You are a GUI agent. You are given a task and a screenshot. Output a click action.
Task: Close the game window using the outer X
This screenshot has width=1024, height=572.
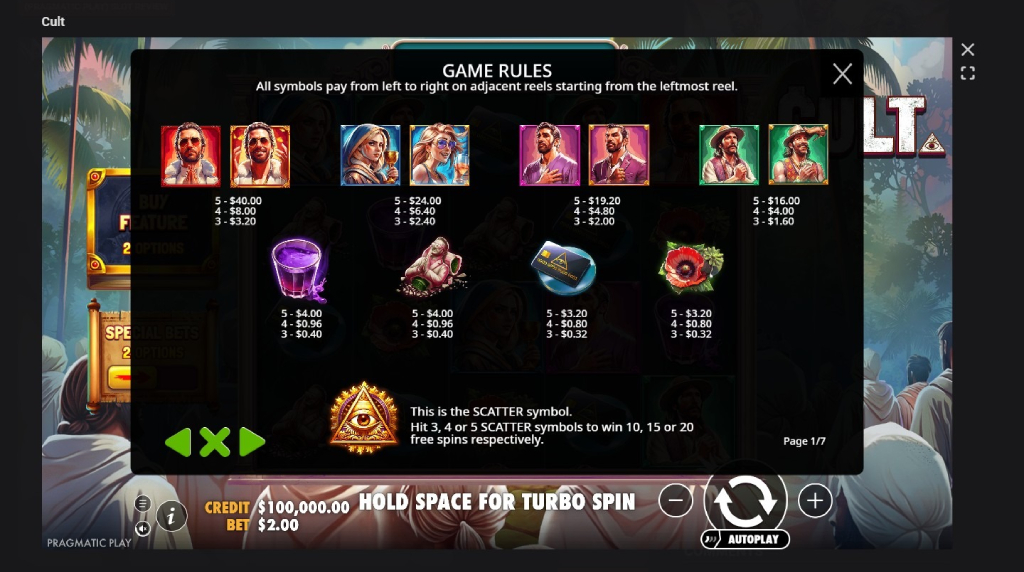[x=967, y=50]
